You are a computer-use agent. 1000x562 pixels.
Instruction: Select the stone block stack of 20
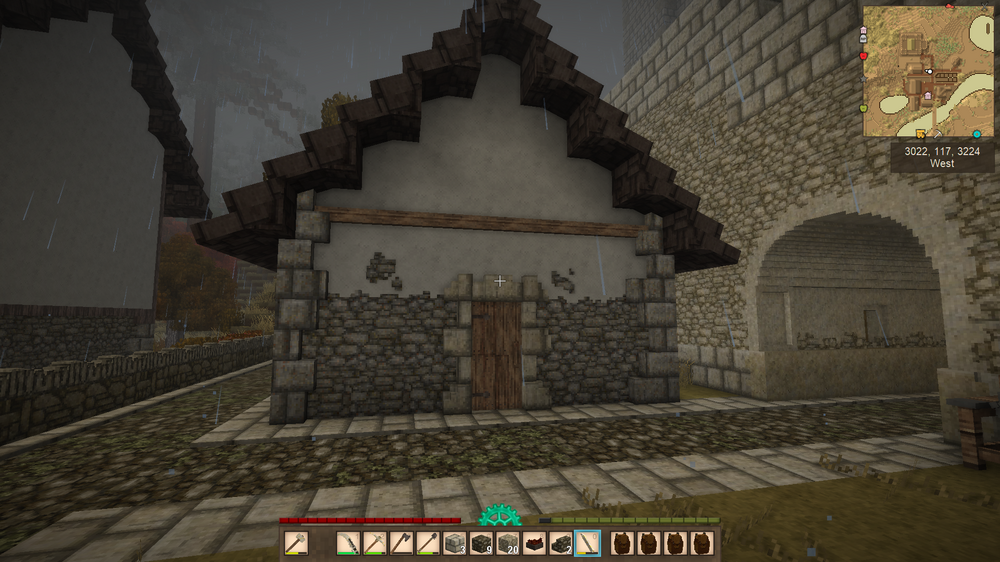(x=508, y=543)
